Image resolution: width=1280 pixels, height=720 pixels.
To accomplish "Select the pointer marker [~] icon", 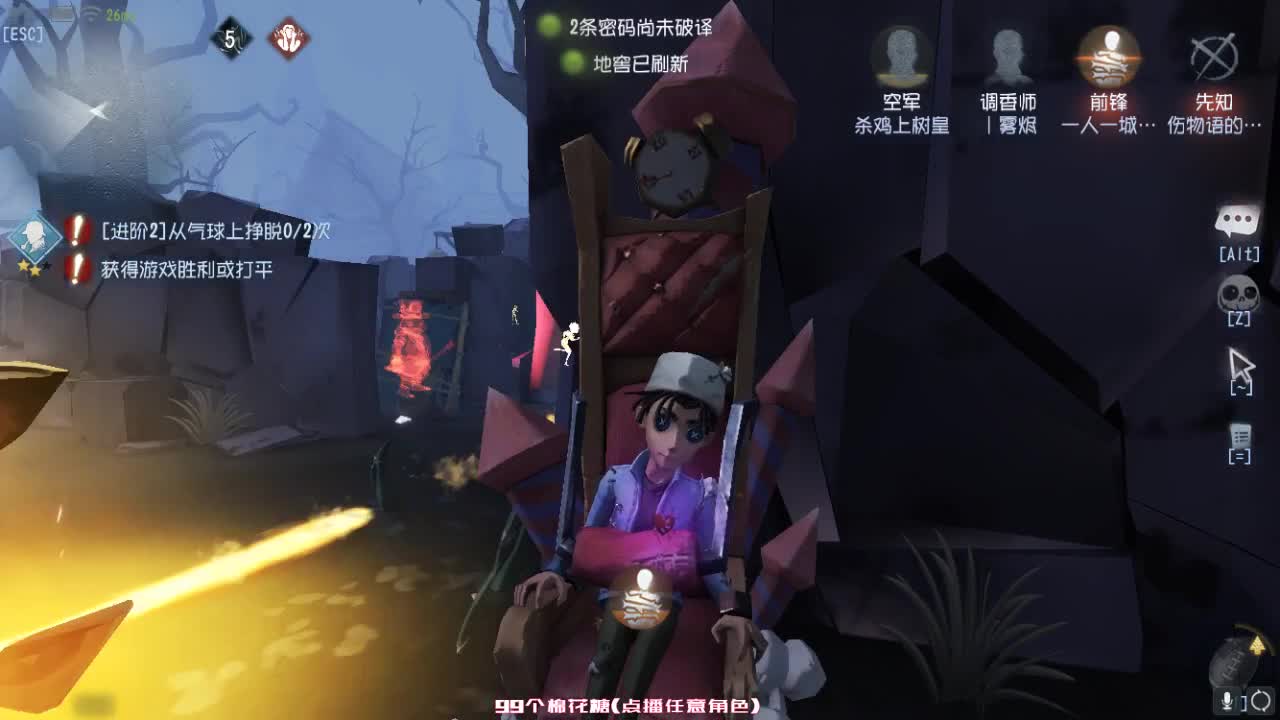I will (1240, 368).
